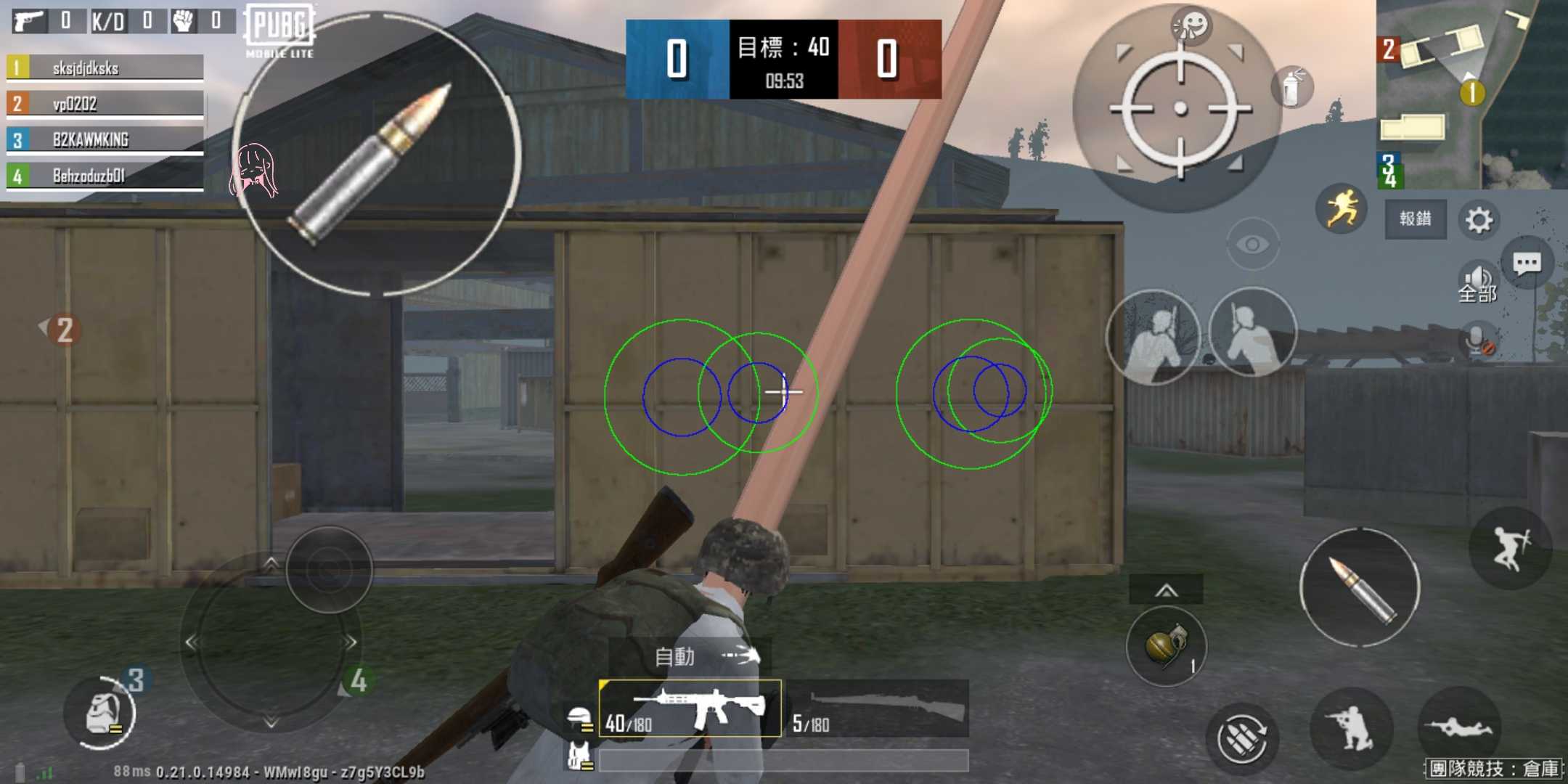
Task: Toggle the microphone icon
Action: [x=1477, y=340]
